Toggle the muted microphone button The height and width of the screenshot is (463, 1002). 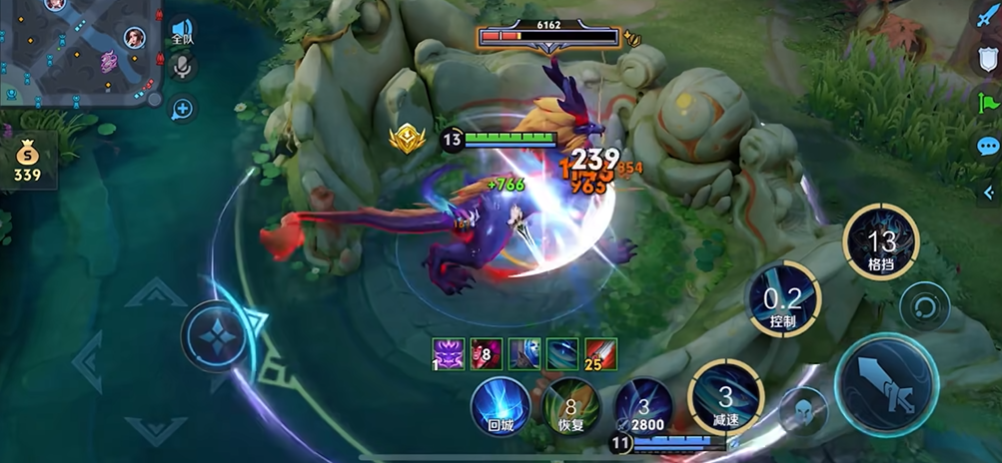[182, 67]
